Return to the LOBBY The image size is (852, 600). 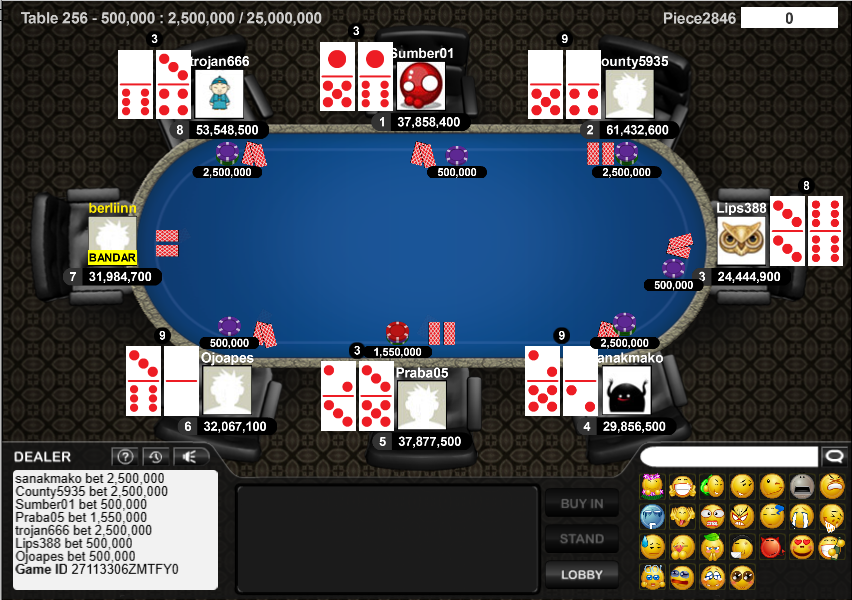[x=581, y=574]
